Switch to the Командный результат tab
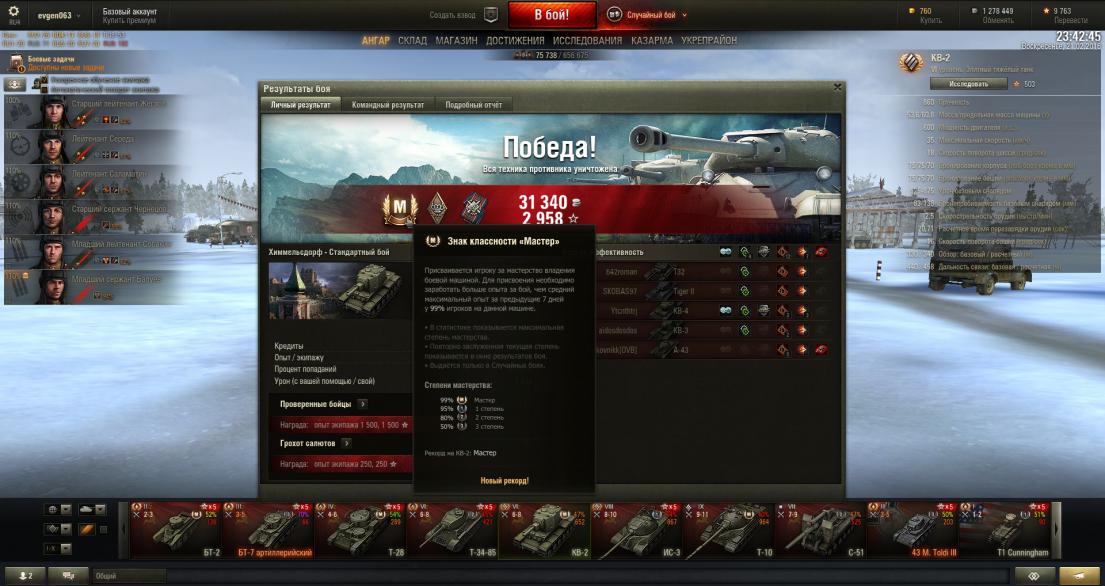The width and height of the screenshot is (1105, 586). point(388,104)
